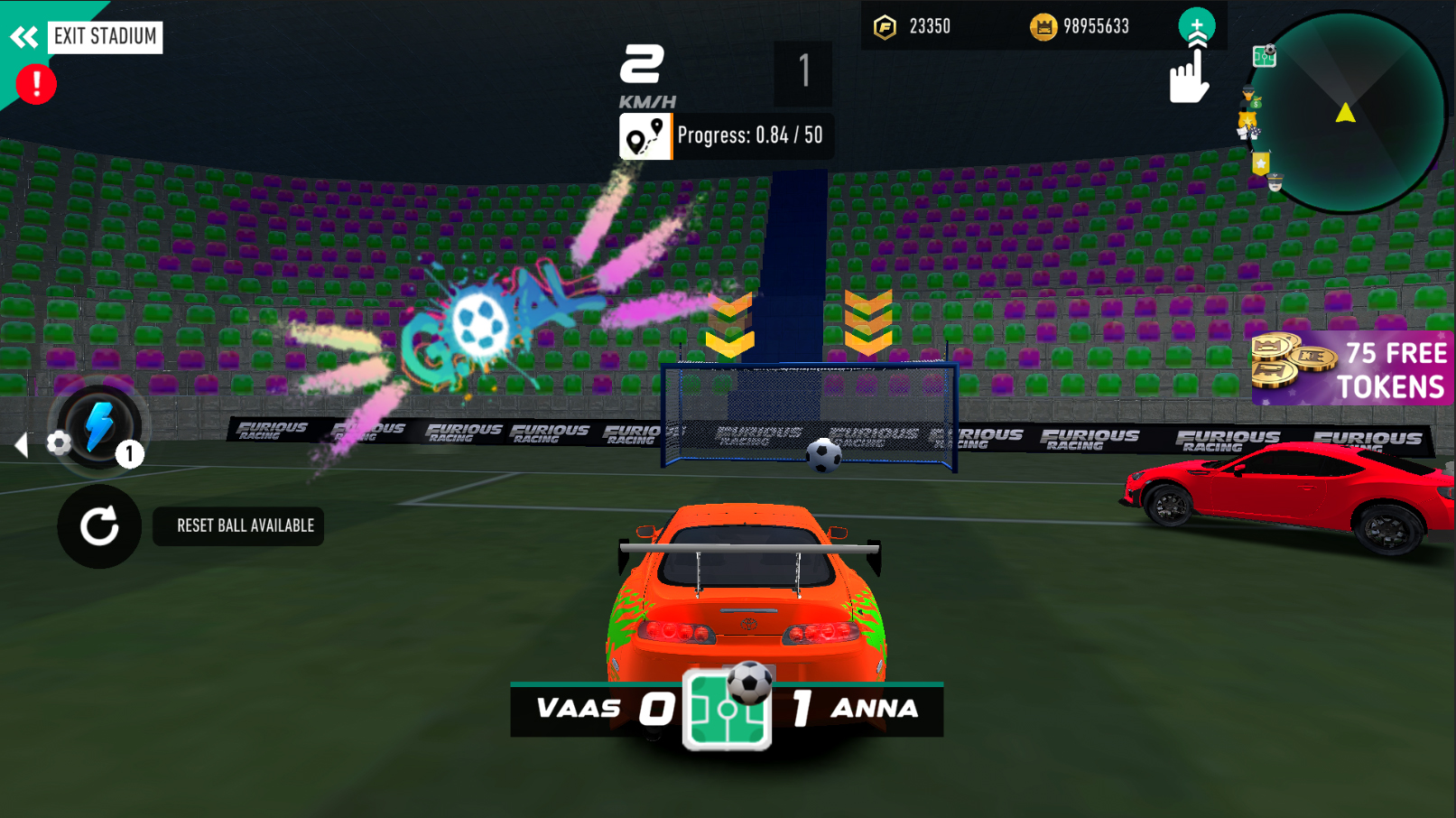Select the star banner marker on minimap

tap(1260, 163)
